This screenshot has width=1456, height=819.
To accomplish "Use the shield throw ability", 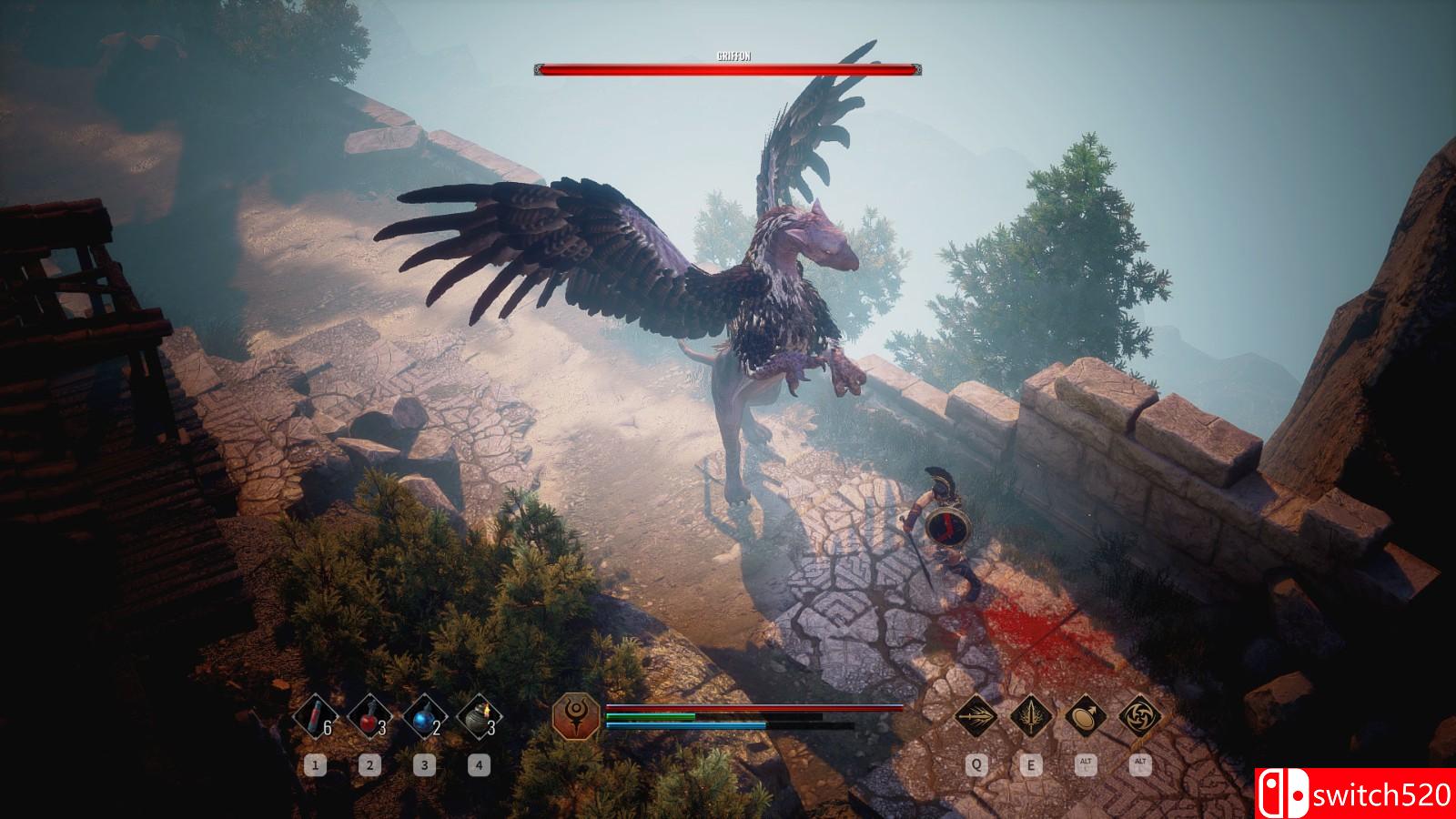I will pyautogui.click(x=1085, y=715).
